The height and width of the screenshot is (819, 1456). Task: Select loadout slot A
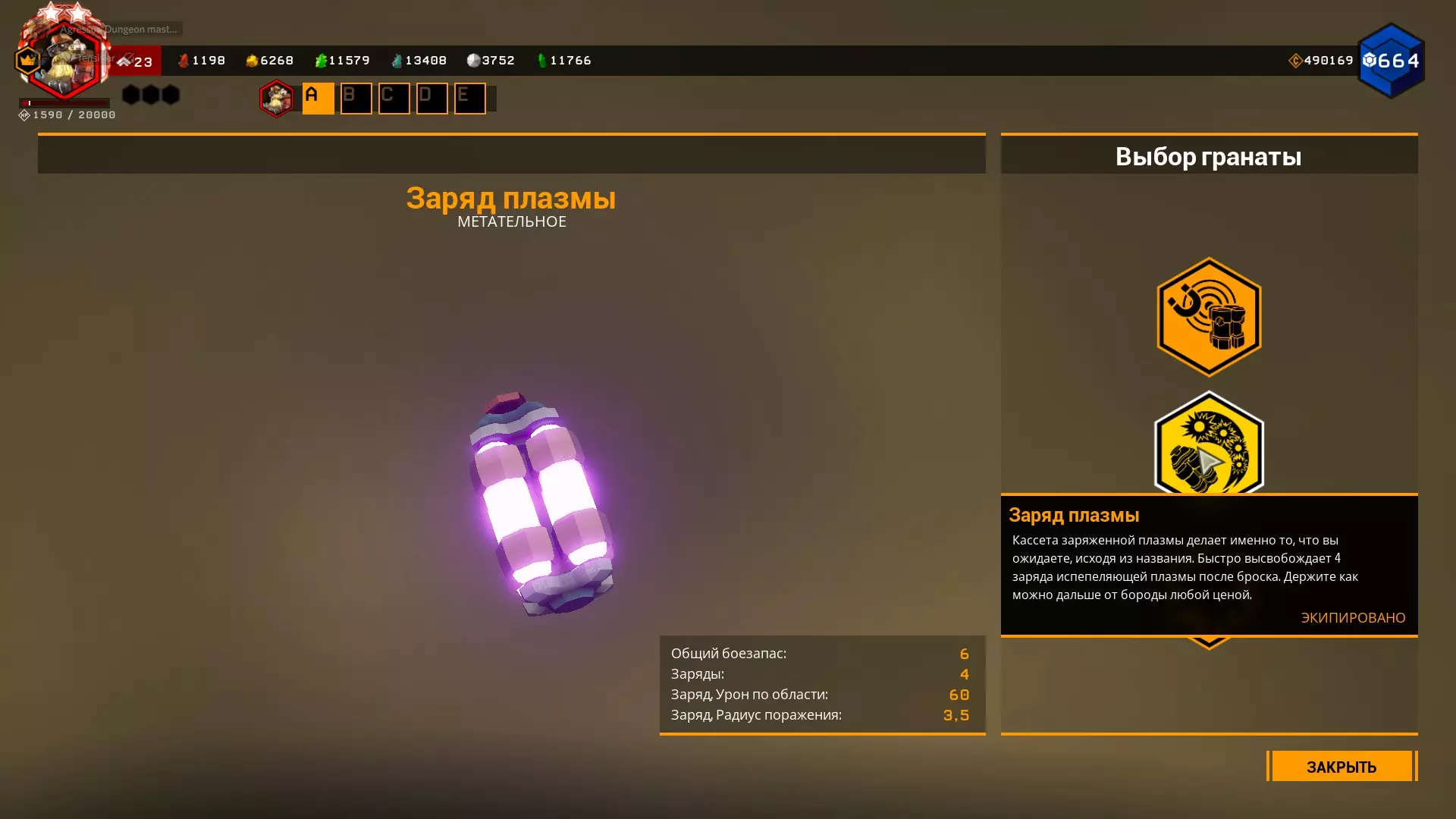click(318, 99)
